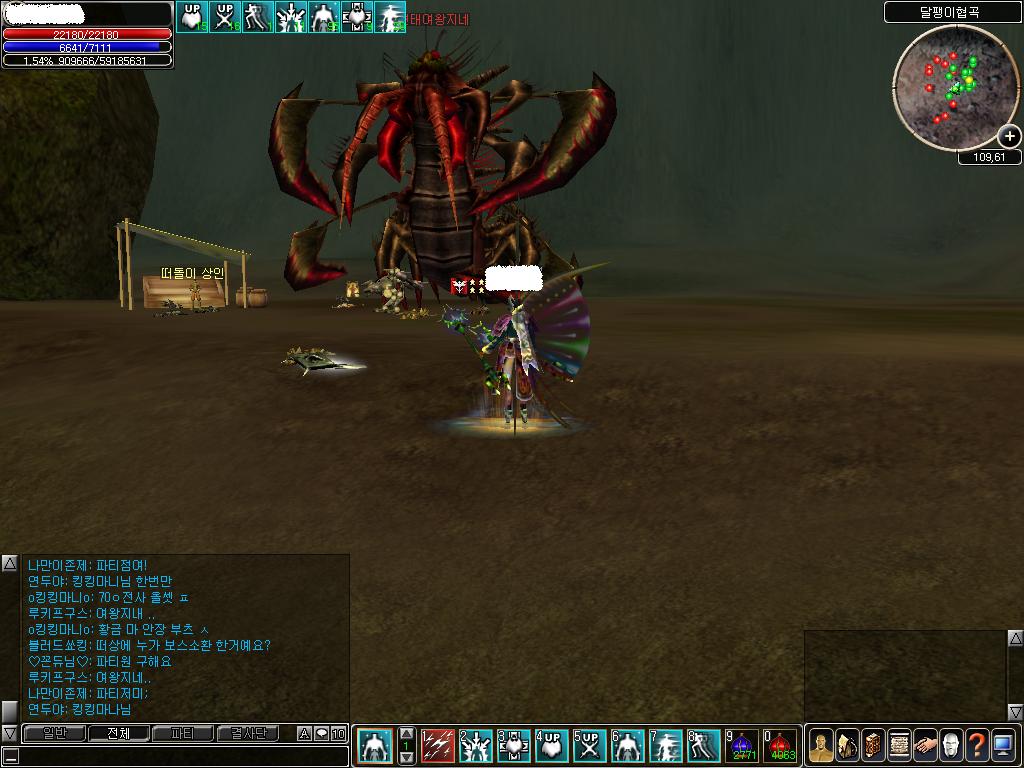The height and width of the screenshot is (768, 1024).
Task: Activate the slot 4 armor UP buff
Action: click(x=552, y=746)
